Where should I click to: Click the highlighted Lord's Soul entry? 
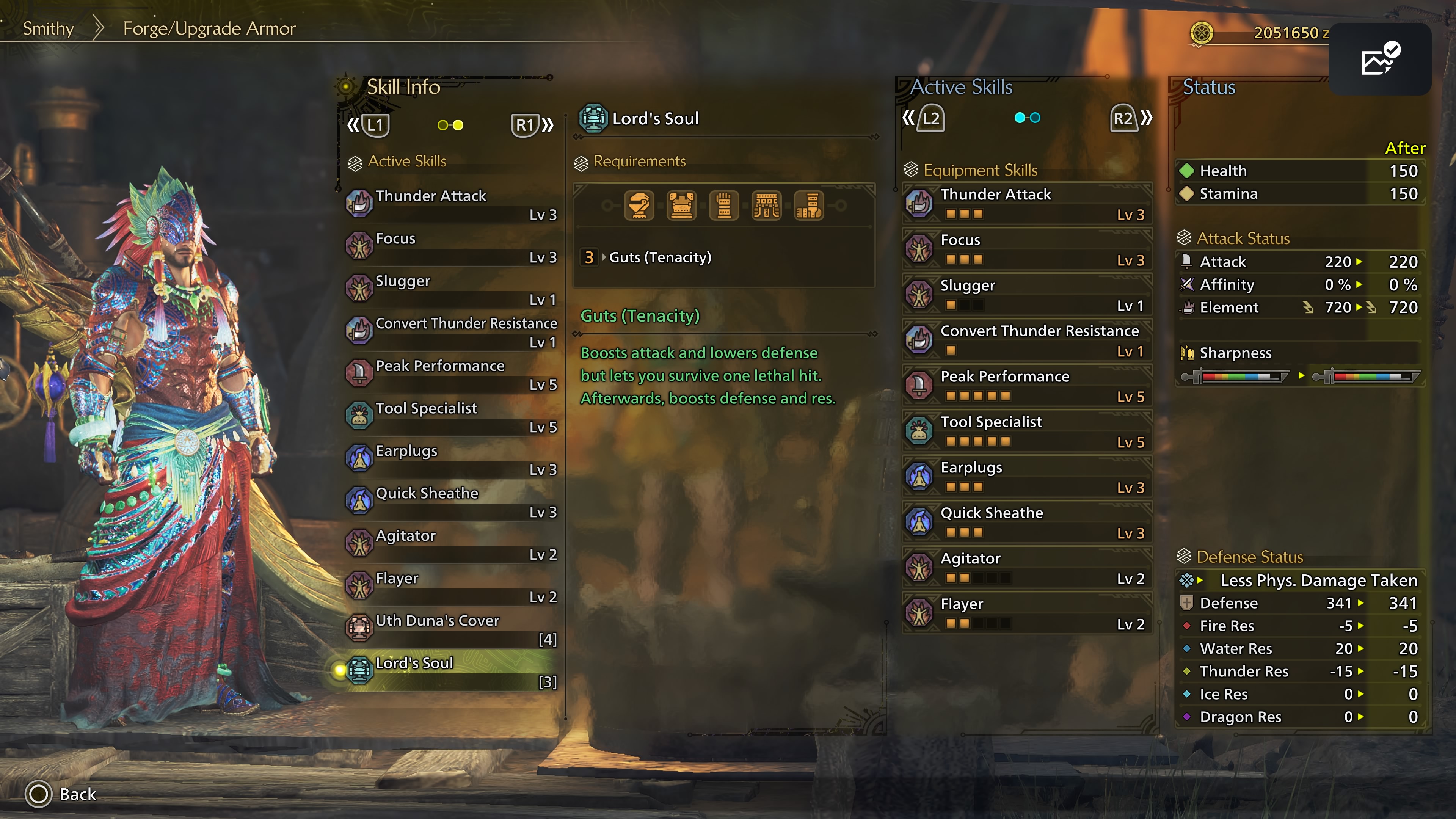pos(451,672)
